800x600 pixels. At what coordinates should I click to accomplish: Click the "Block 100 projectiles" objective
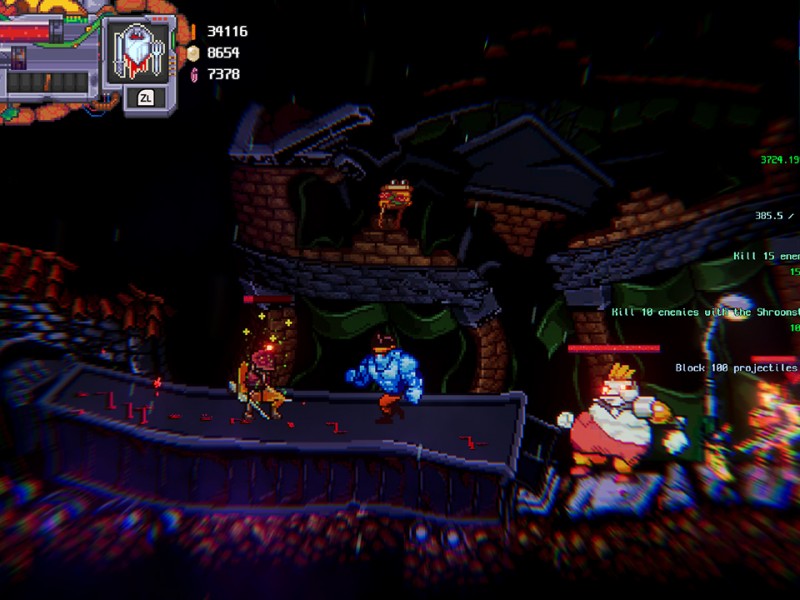(737, 368)
